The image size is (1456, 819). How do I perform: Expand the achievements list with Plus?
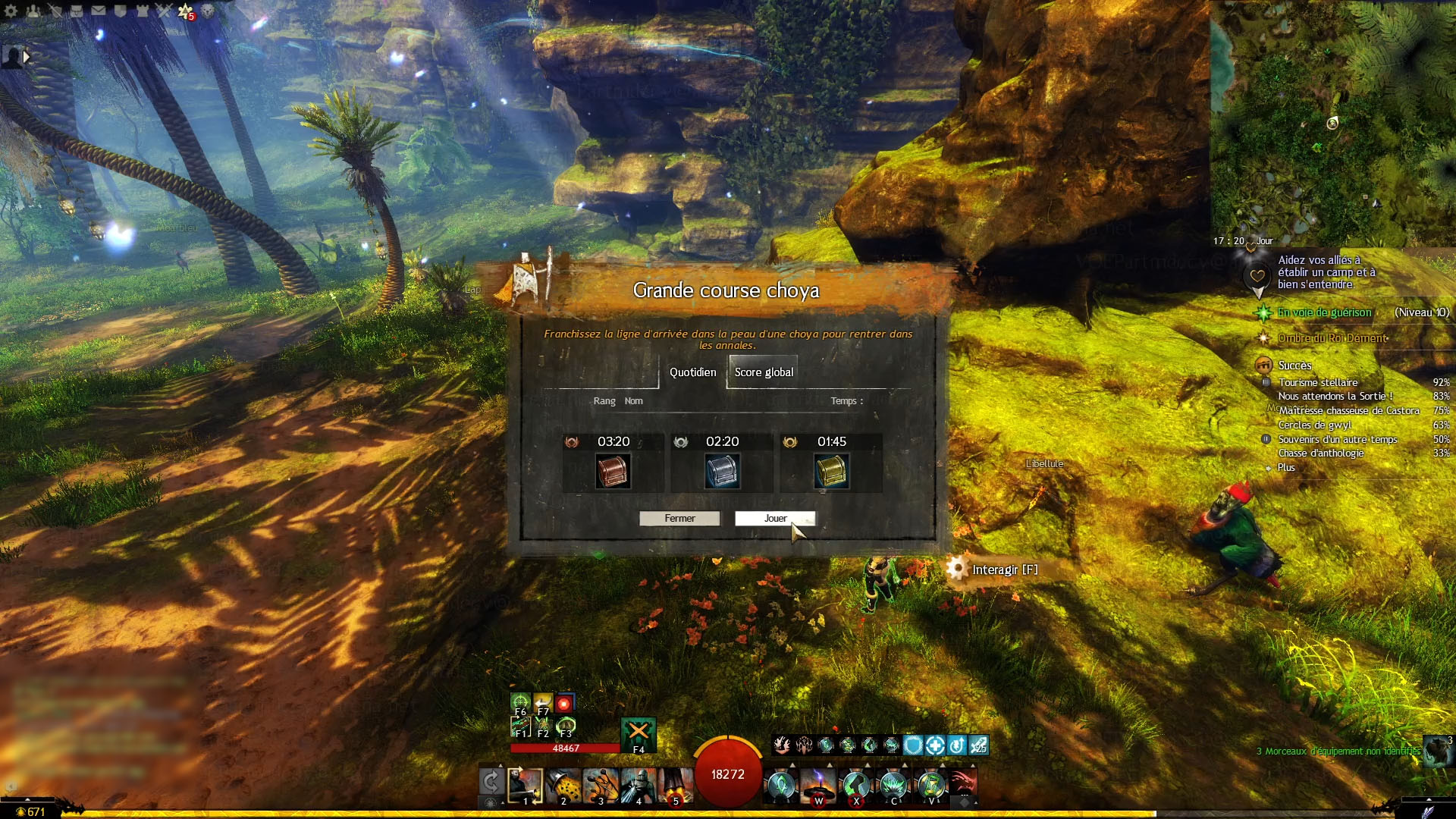tap(1286, 468)
